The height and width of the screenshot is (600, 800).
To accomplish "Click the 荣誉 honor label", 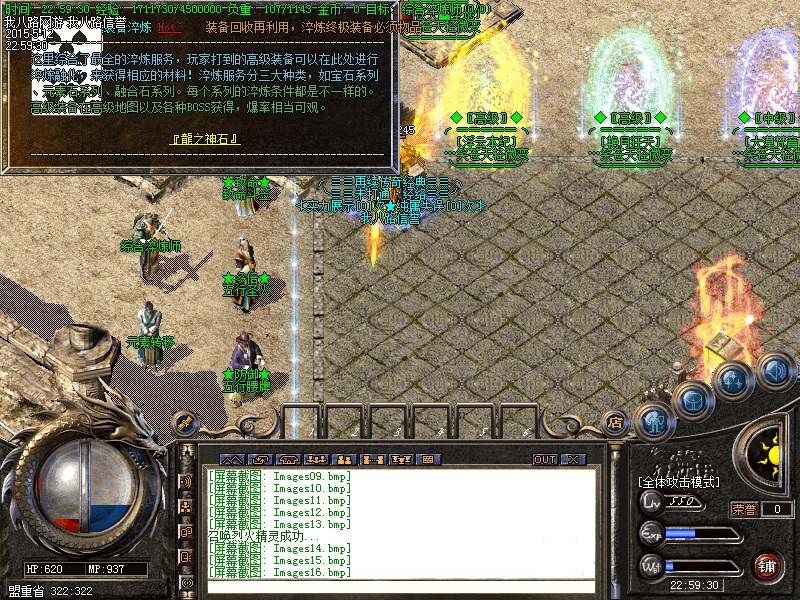I will pos(743,509).
